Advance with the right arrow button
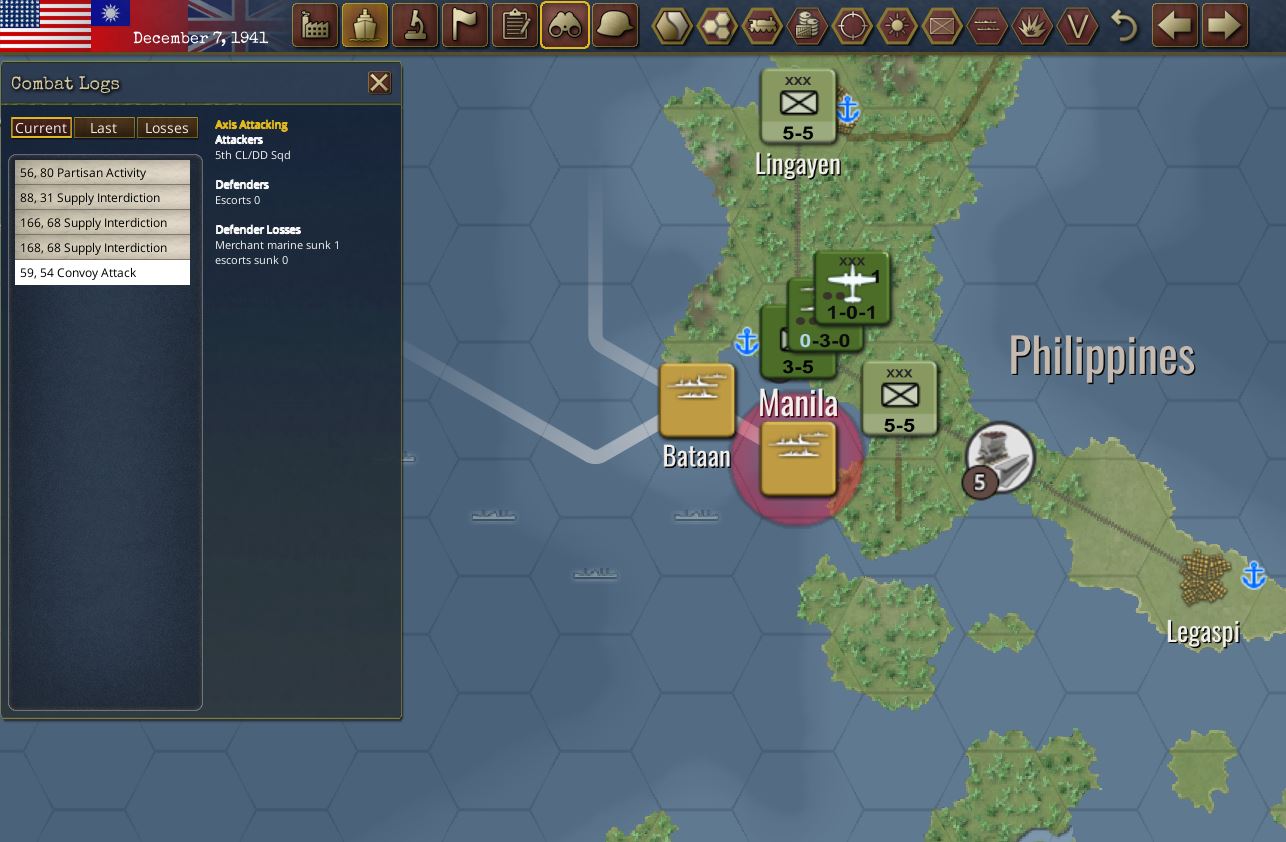The height and width of the screenshot is (842, 1286). click(1225, 26)
